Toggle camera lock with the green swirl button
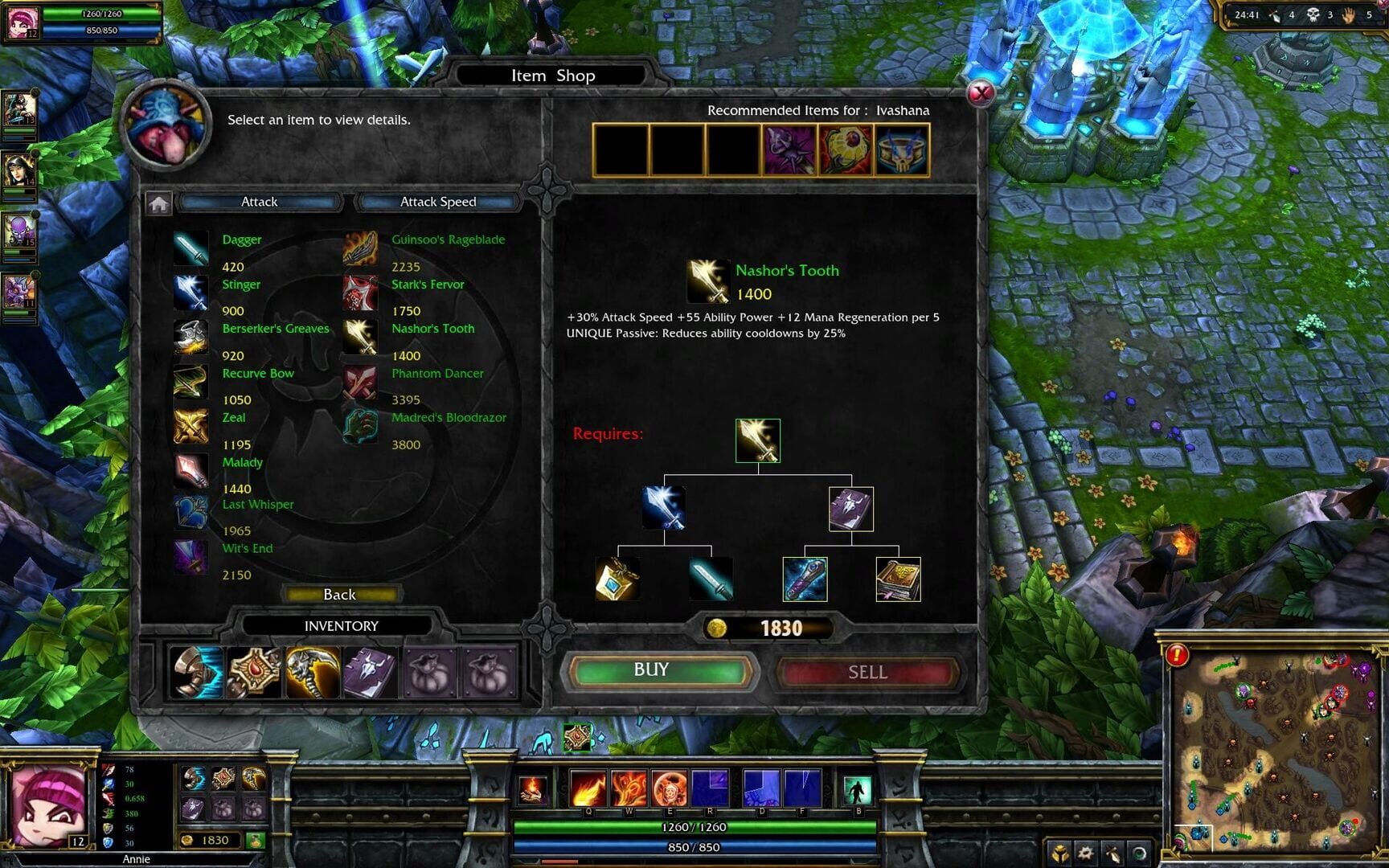1389x868 pixels. point(1137,854)
